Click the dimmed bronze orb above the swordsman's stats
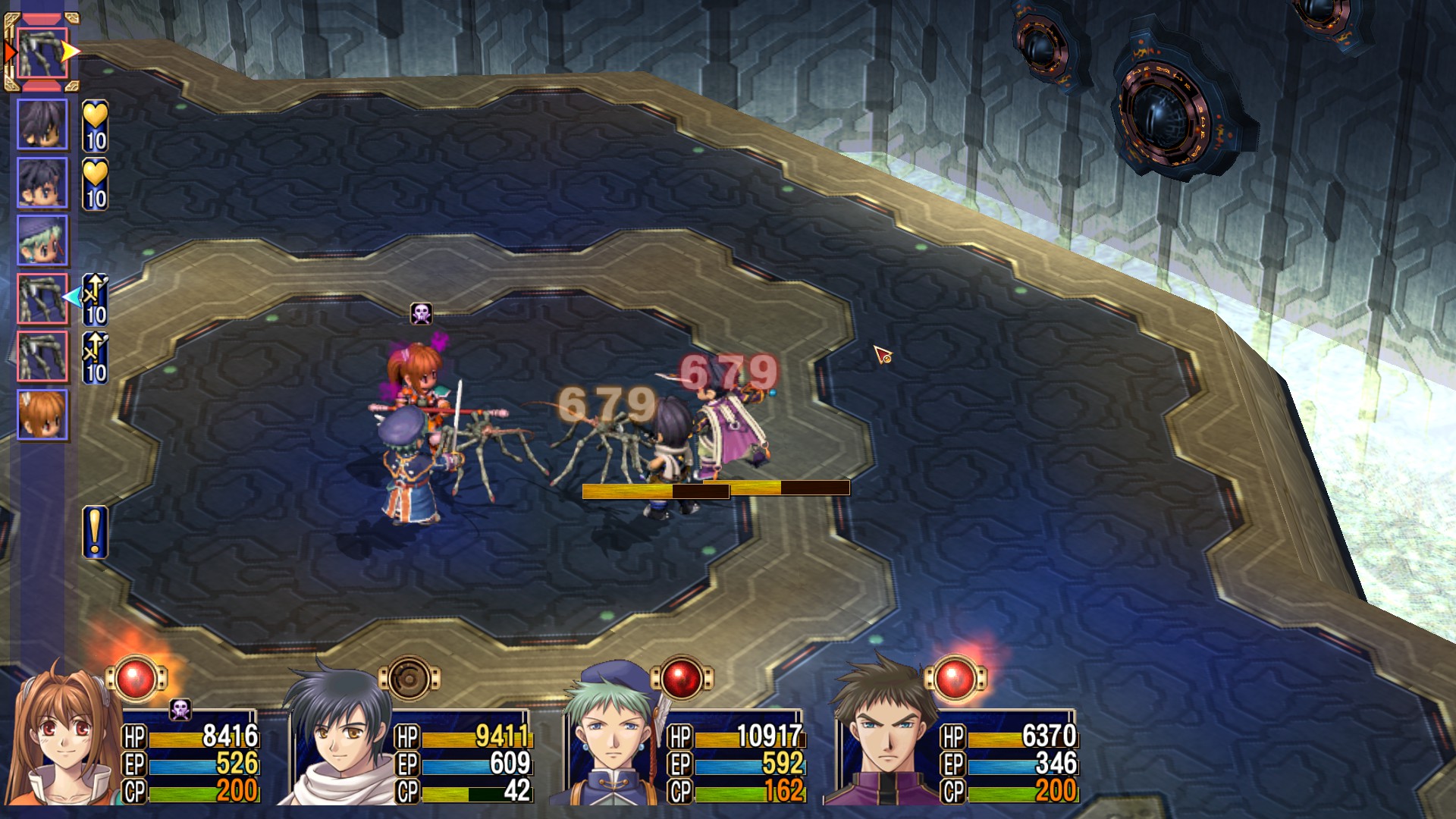Image resolution: width=1456 pixels, height=819 pixels. (409, 677)
